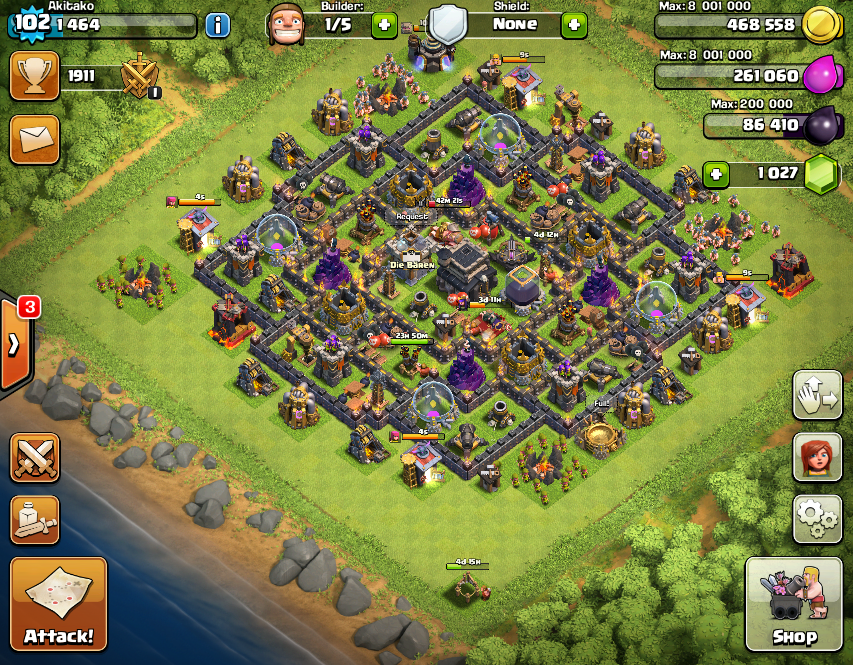Expand the side panel arrow tab
This screenshot has width=853, height=665.
(14, 343)
